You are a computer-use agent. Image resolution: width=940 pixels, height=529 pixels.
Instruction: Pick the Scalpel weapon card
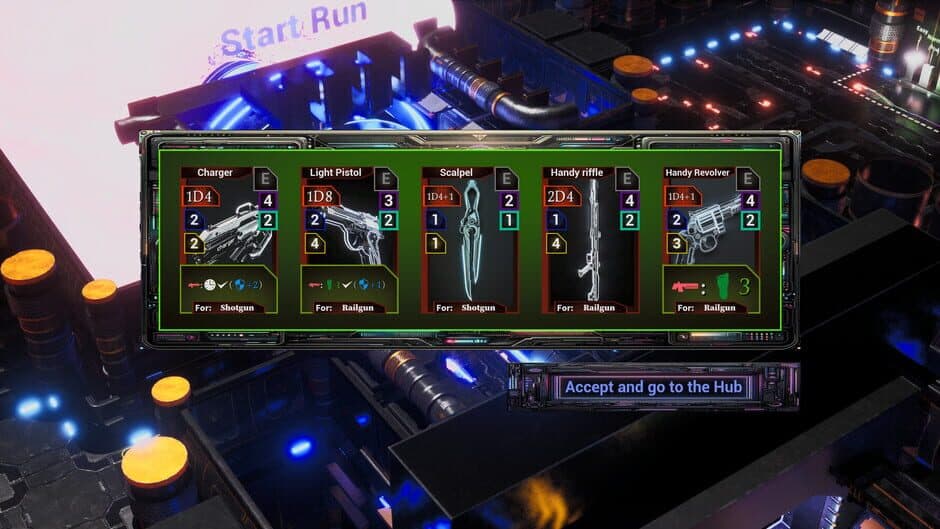tap(470, 240)
